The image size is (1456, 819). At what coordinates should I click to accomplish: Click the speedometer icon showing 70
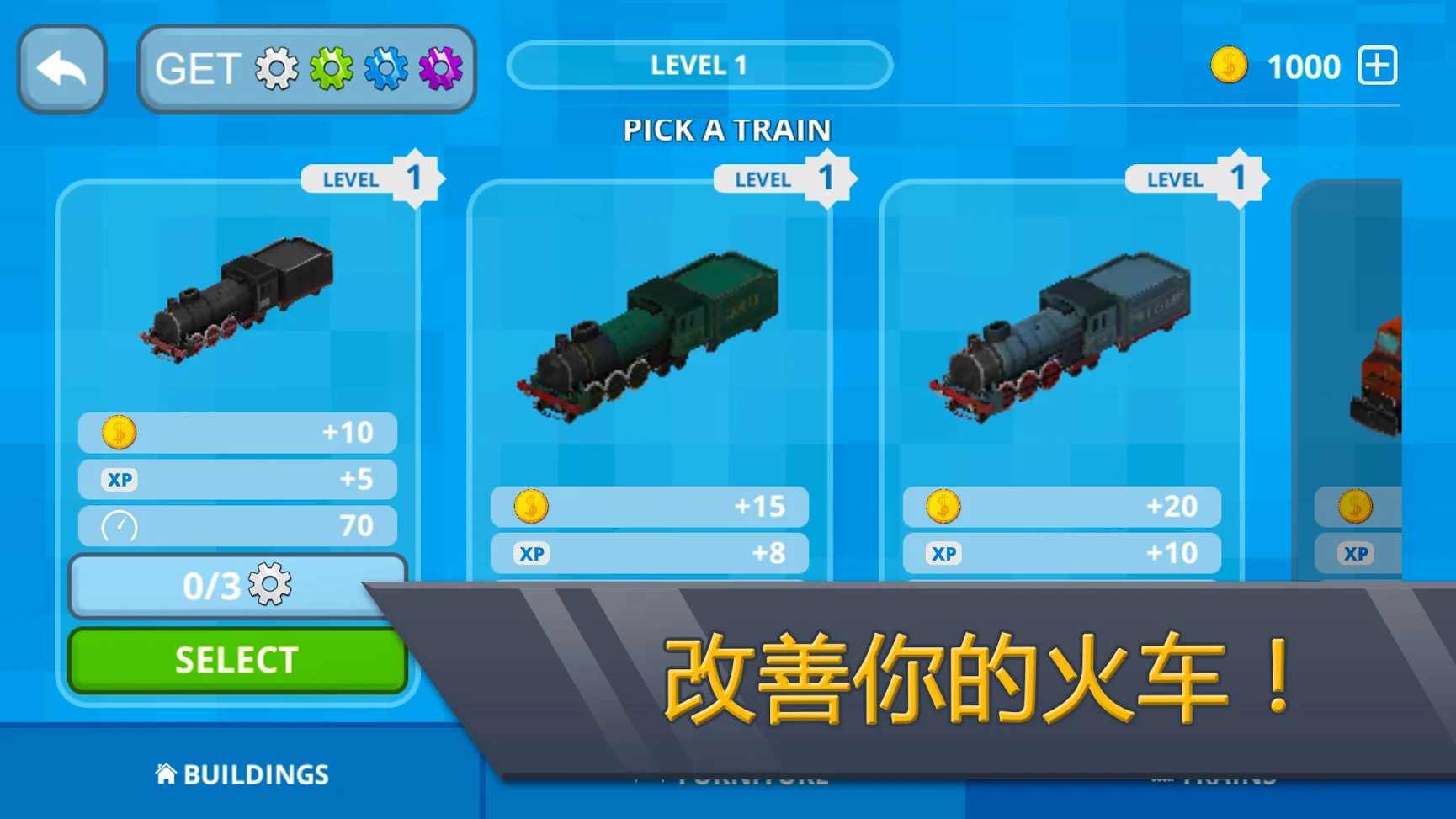120,525
